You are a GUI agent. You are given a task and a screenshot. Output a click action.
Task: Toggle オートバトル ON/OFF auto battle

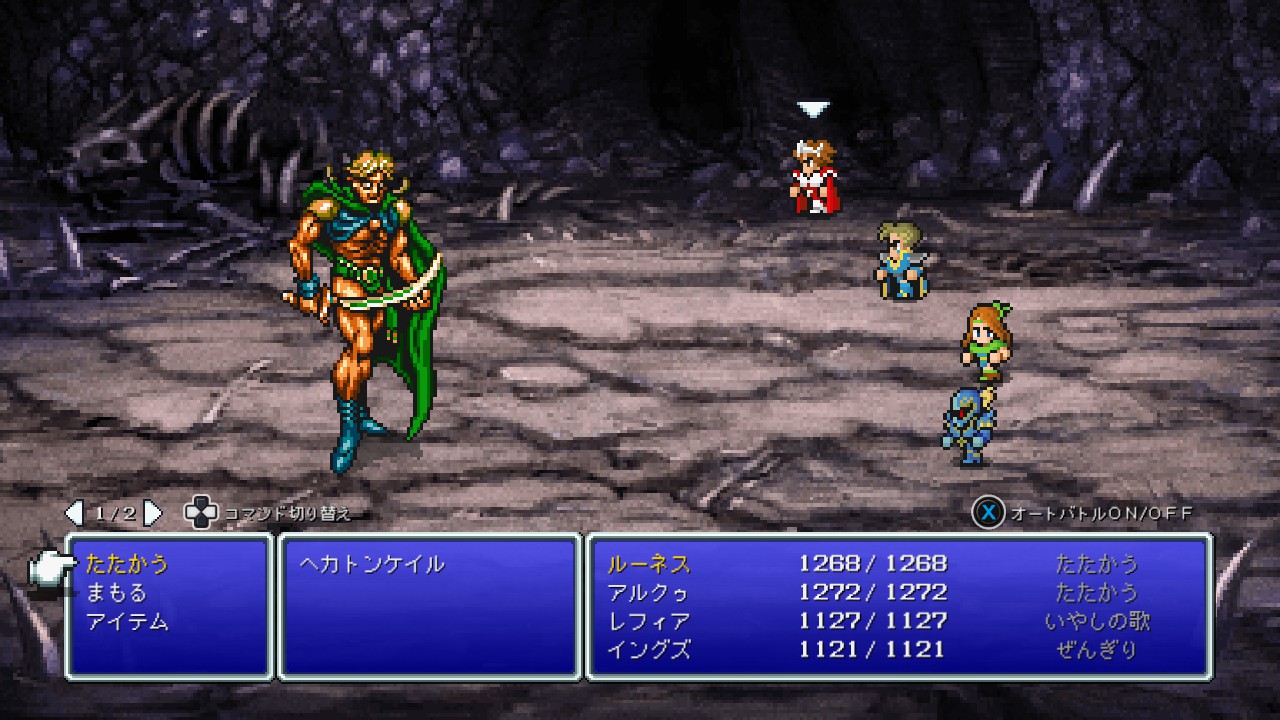pos(1084,514)
